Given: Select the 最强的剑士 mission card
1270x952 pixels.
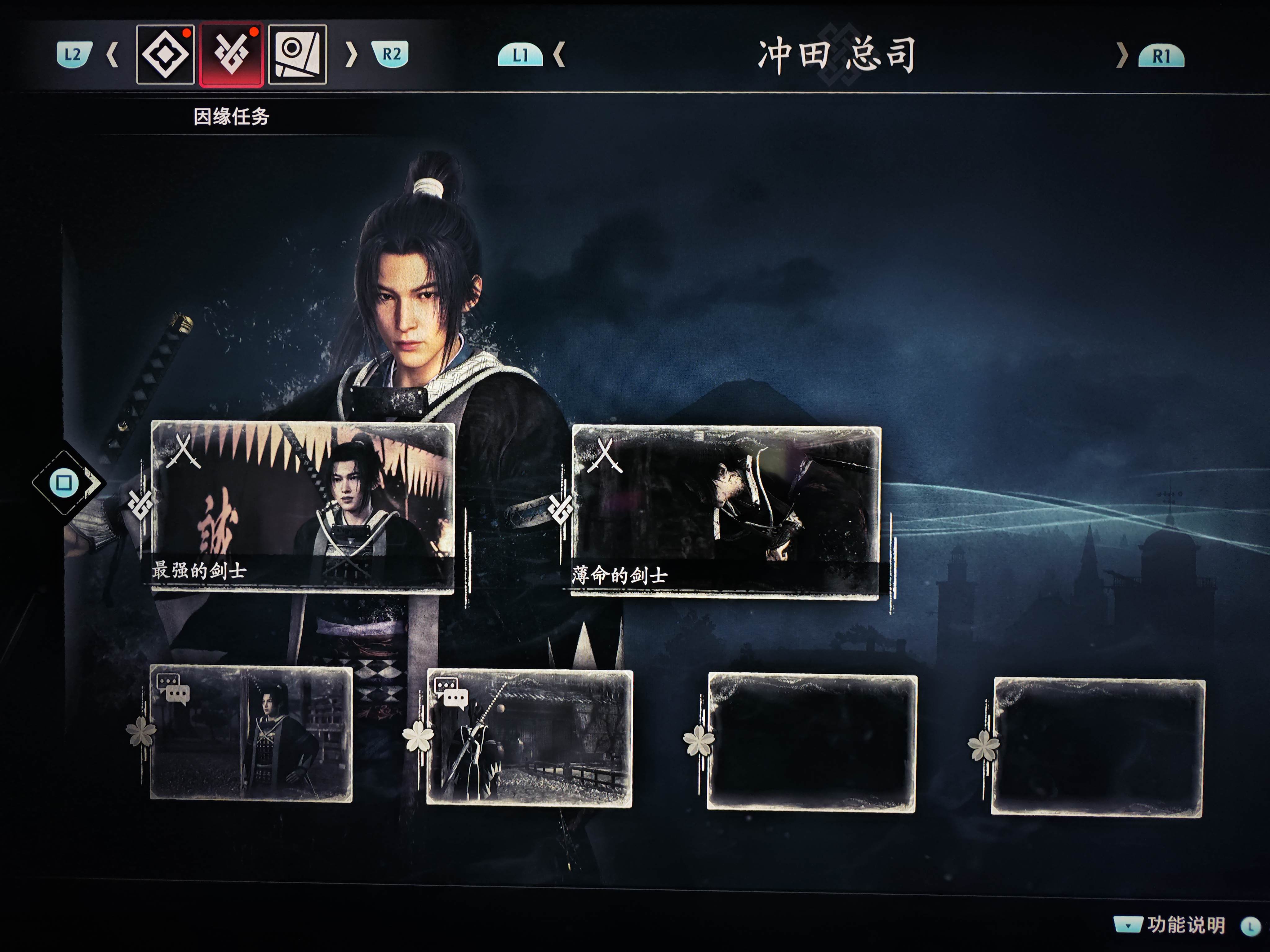Looking at the screenshot, I should [x=303, y=506].
